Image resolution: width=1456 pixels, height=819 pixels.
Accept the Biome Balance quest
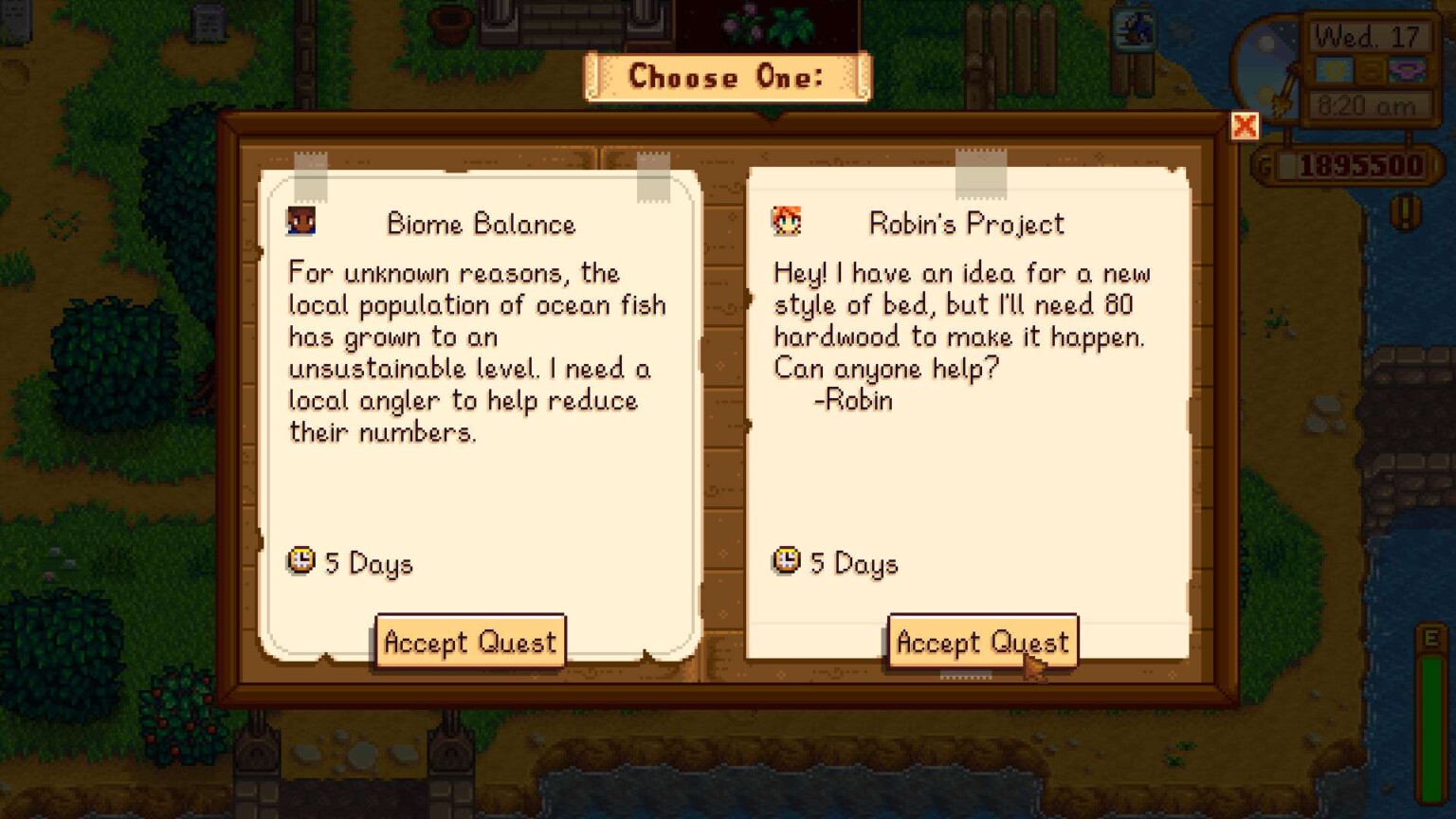(469, 643)
